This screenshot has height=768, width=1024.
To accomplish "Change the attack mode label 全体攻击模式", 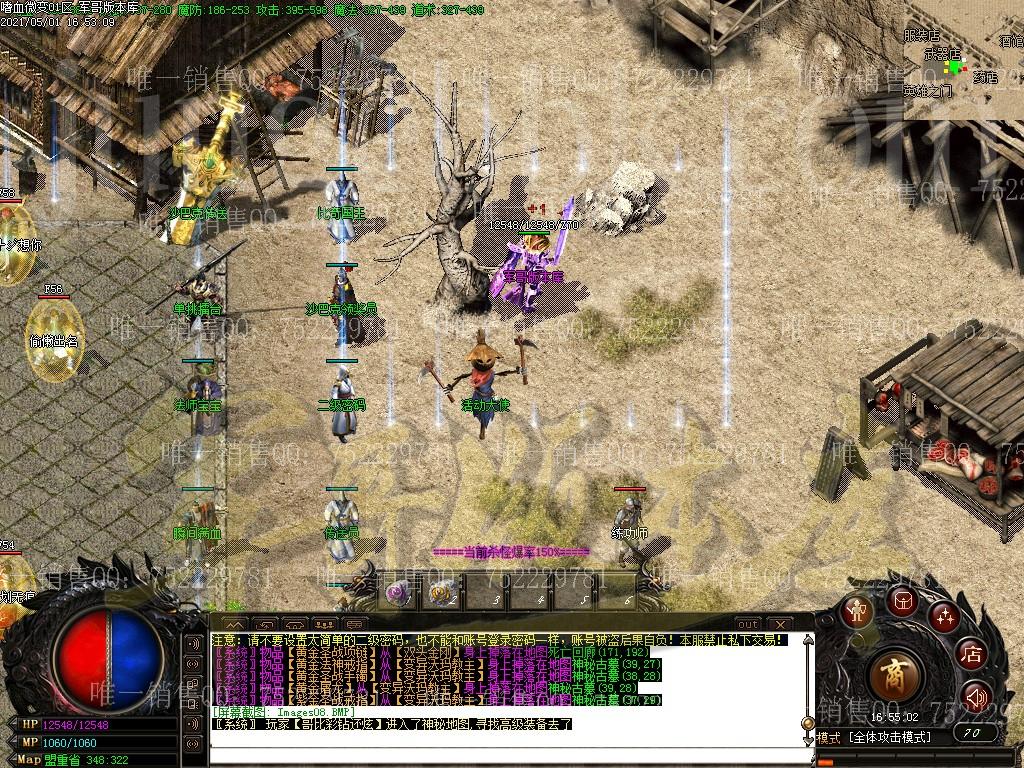I will point(892,737).
